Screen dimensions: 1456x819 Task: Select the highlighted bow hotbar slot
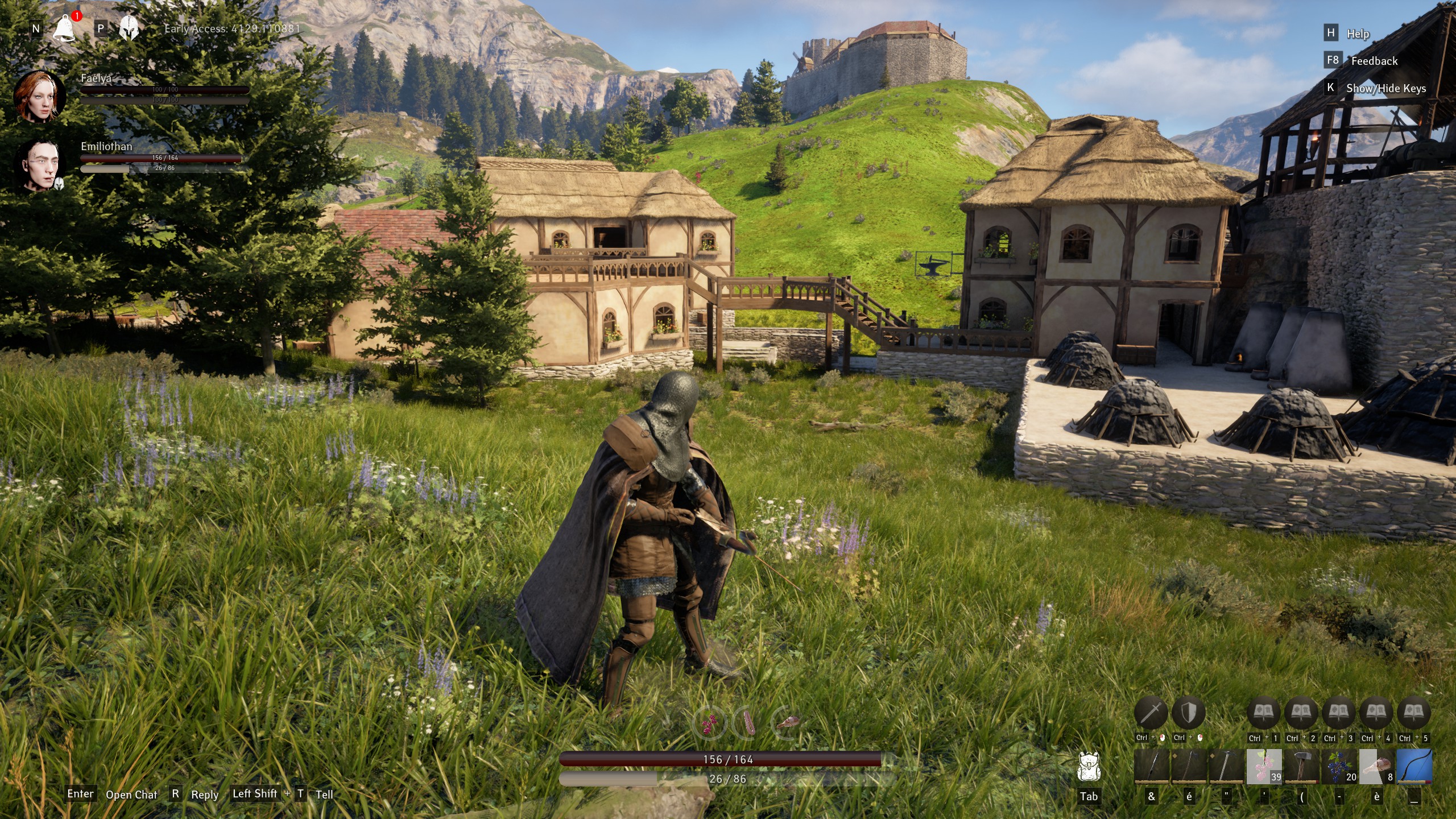[x=1414, y=767]
